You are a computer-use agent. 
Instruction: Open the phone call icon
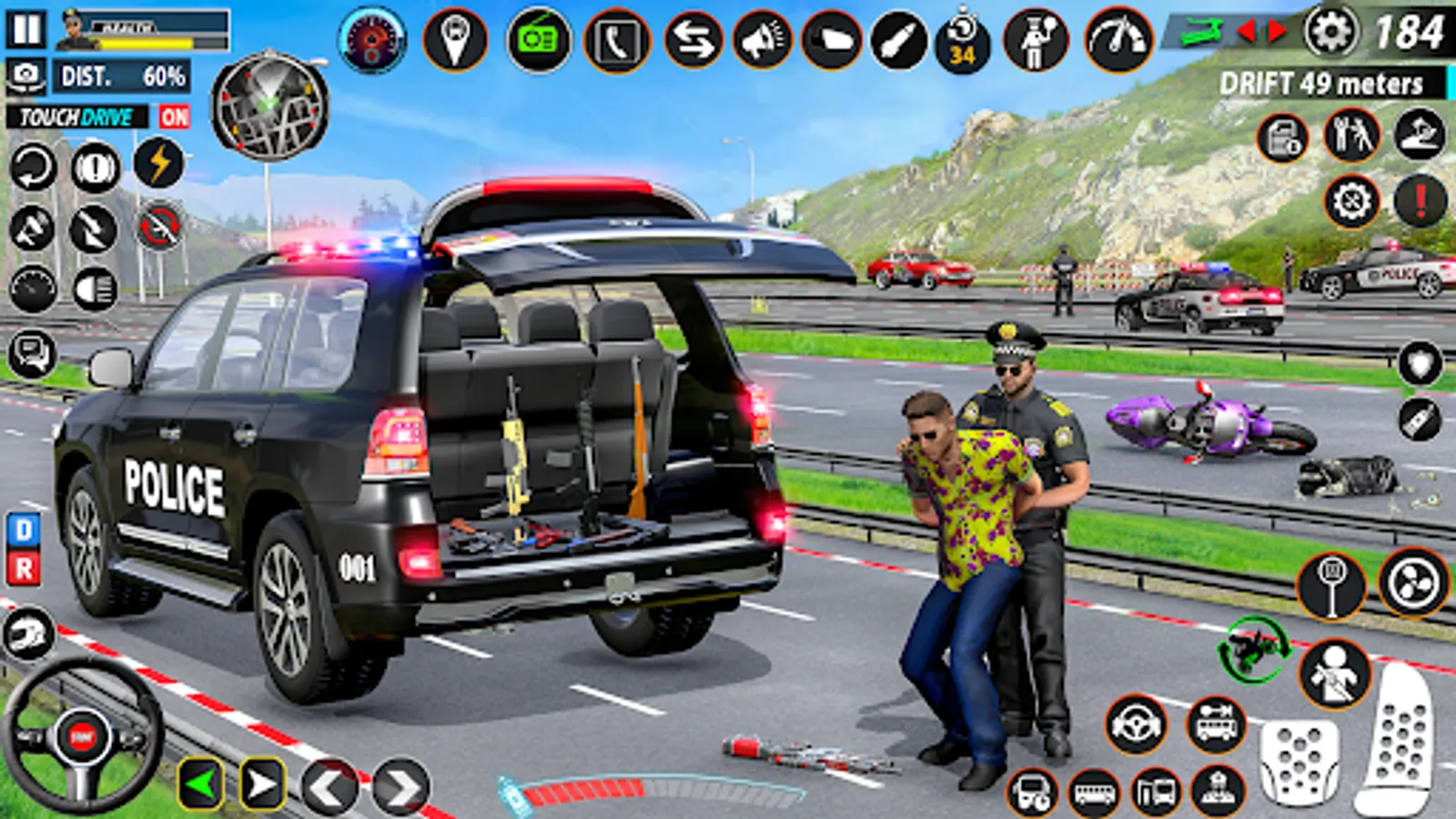(617, 41)
